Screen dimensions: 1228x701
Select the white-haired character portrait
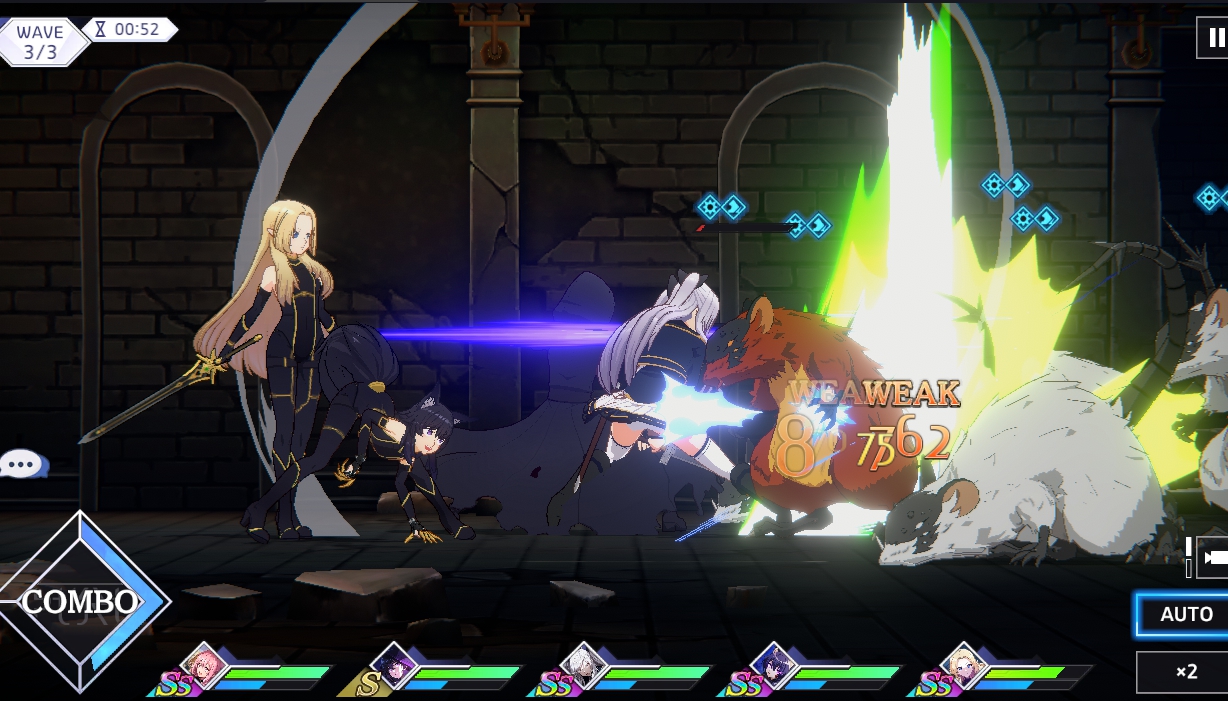click(x=582, y=666)
